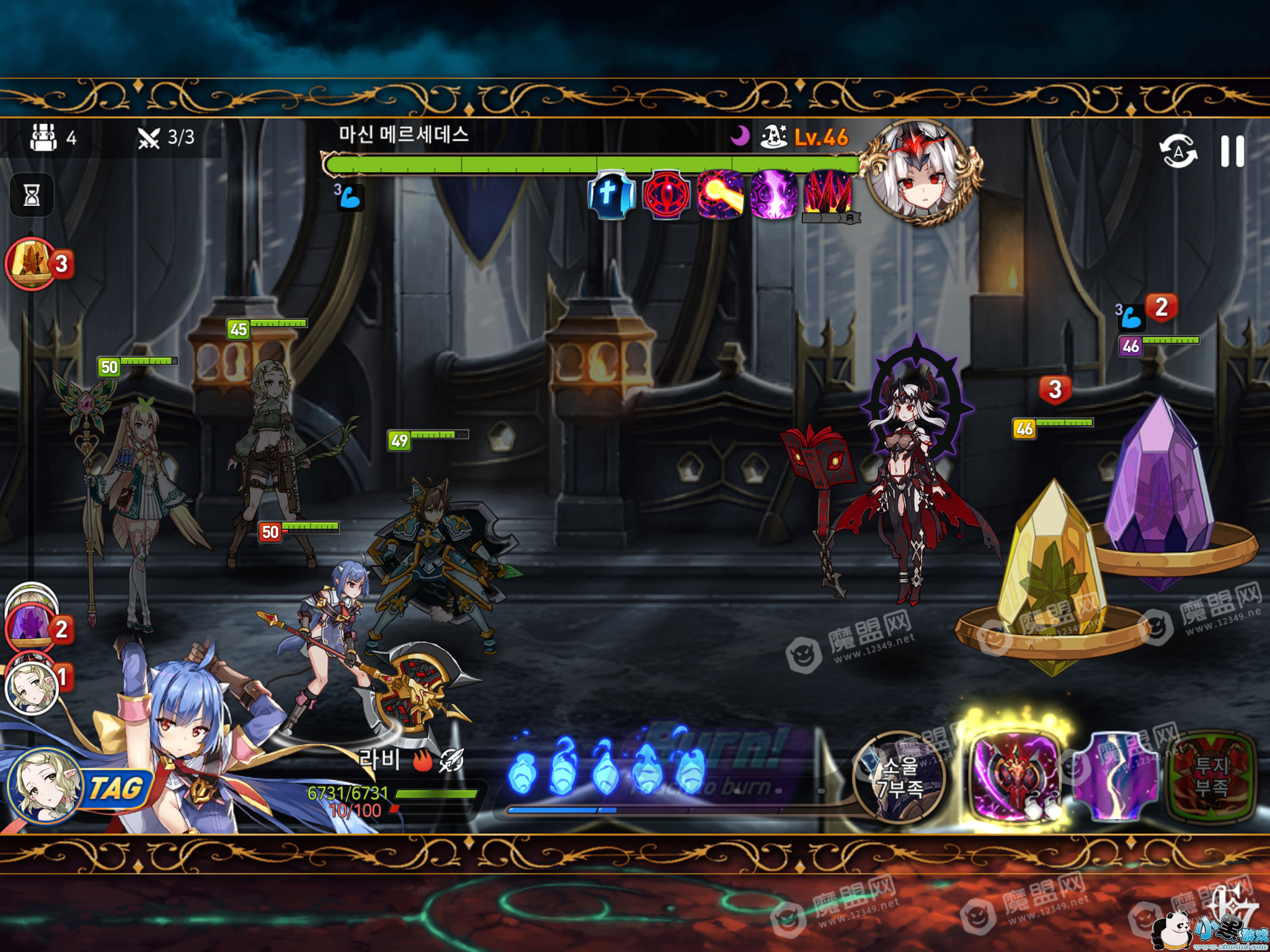The height and width of the screenshot is (952, 1270).
Task: Select the elf portrait in turn order
Action: (x=31, y=687)
